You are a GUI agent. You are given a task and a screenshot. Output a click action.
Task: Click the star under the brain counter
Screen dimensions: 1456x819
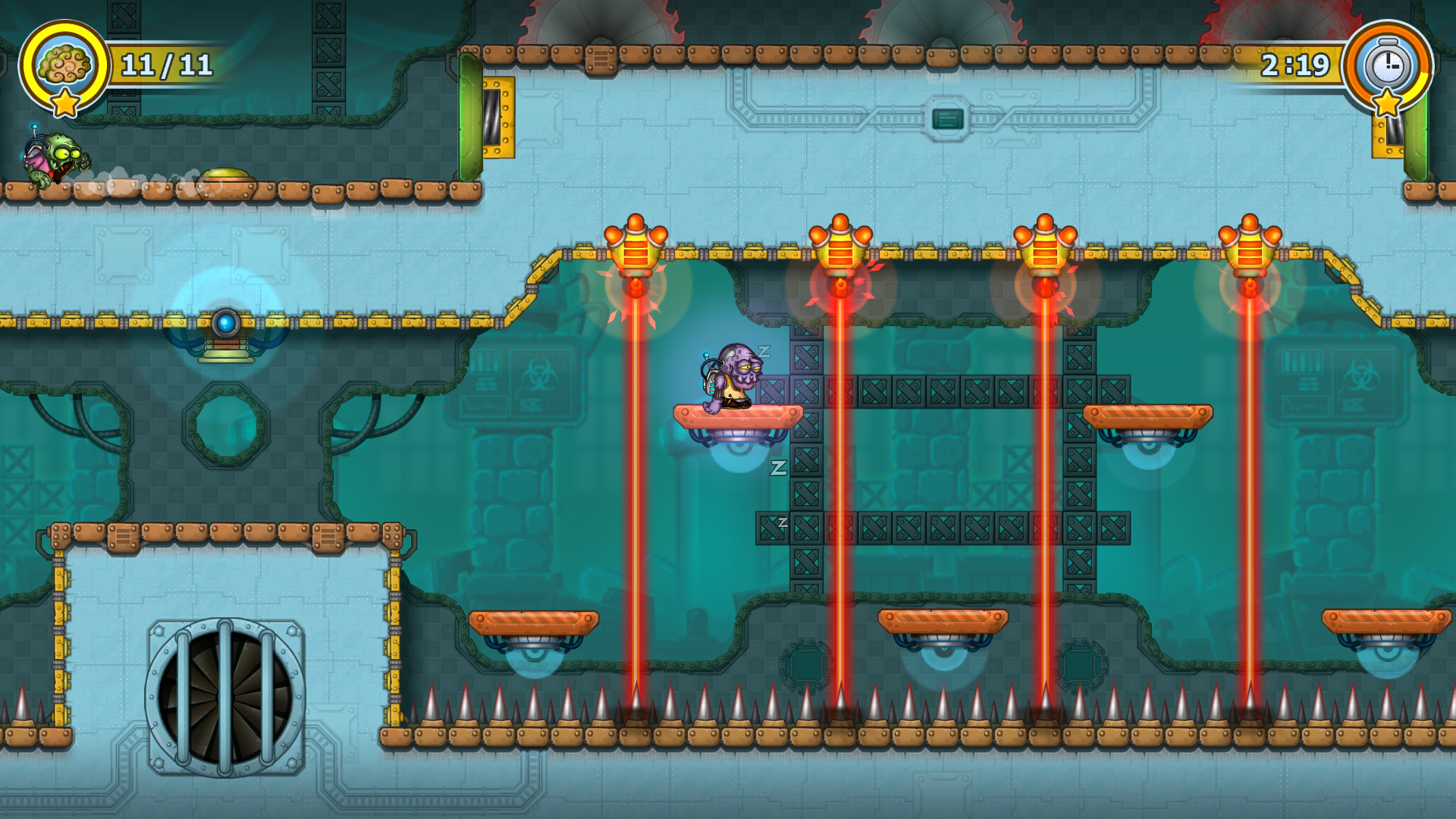click(64, 101)
